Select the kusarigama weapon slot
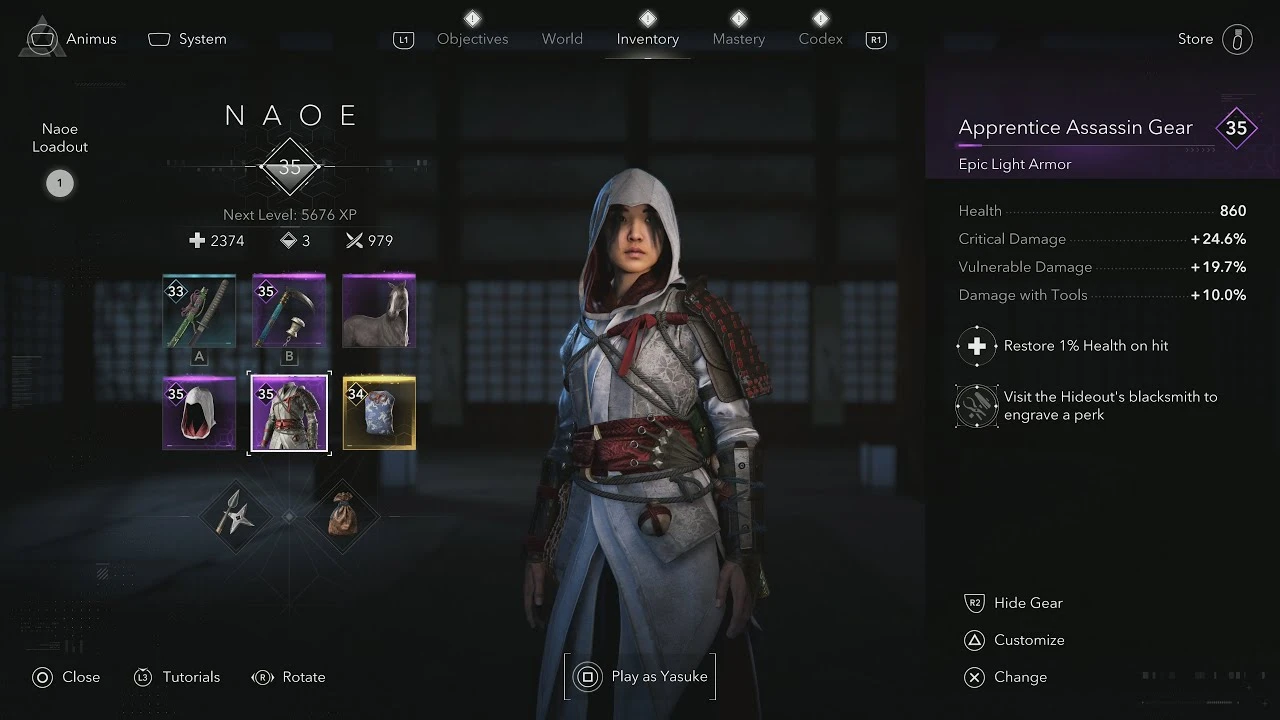 (x=288, y=312)
